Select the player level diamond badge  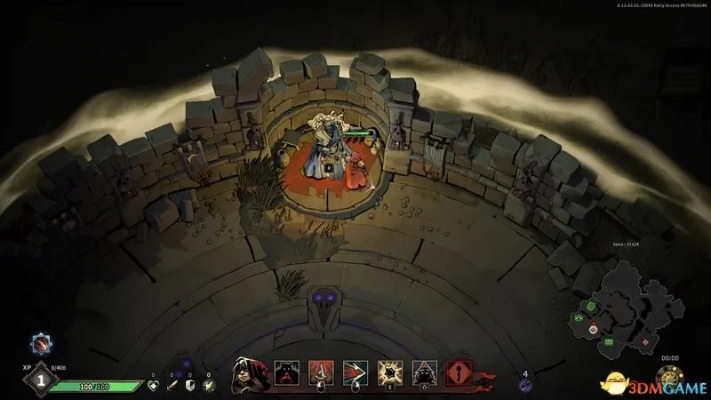click(41, 379)
